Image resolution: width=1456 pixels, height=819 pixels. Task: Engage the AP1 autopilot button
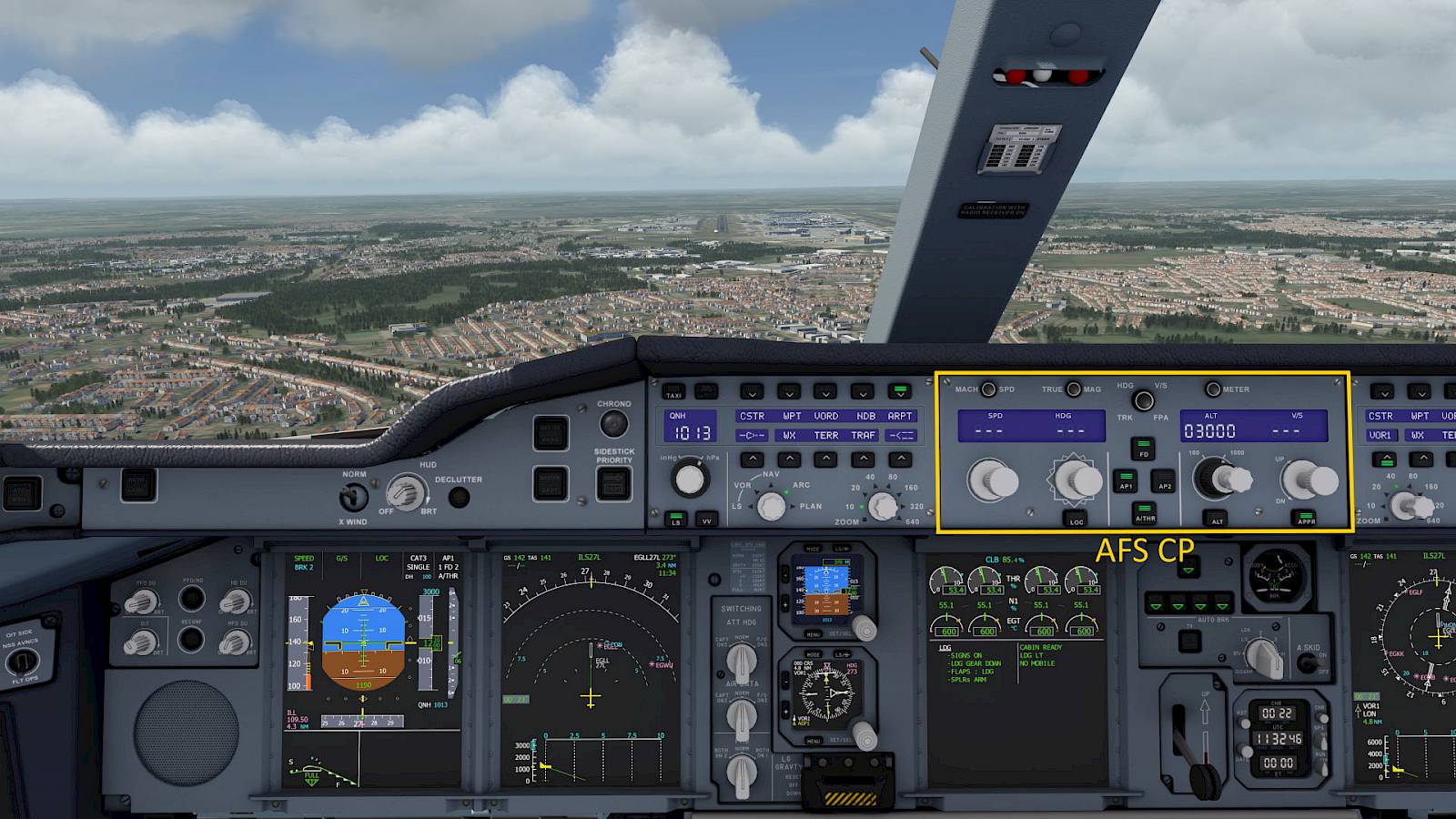click(1126, 480)
